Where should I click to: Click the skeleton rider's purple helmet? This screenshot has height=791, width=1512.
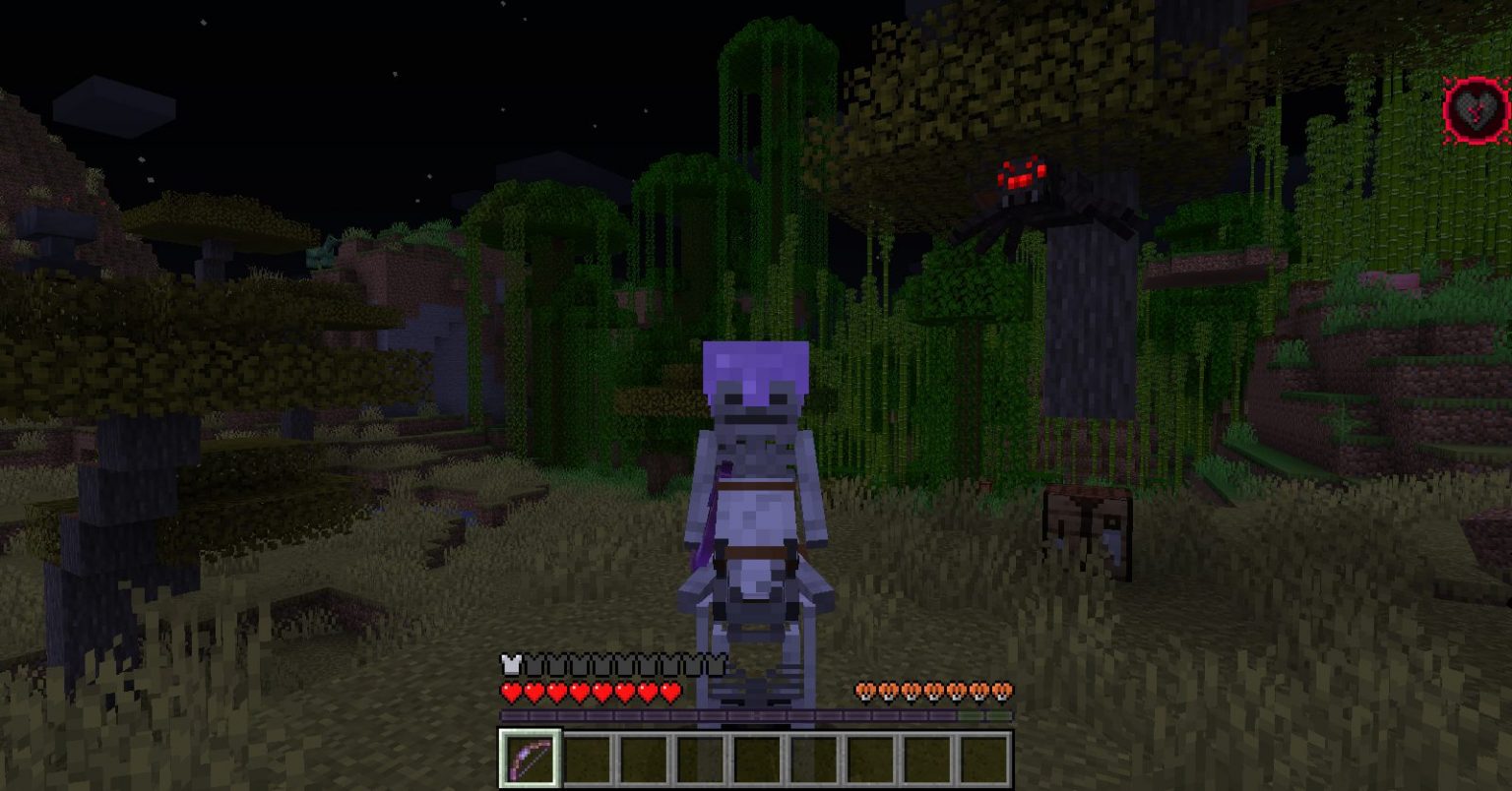pyautogui.click(x=753, y=364)
